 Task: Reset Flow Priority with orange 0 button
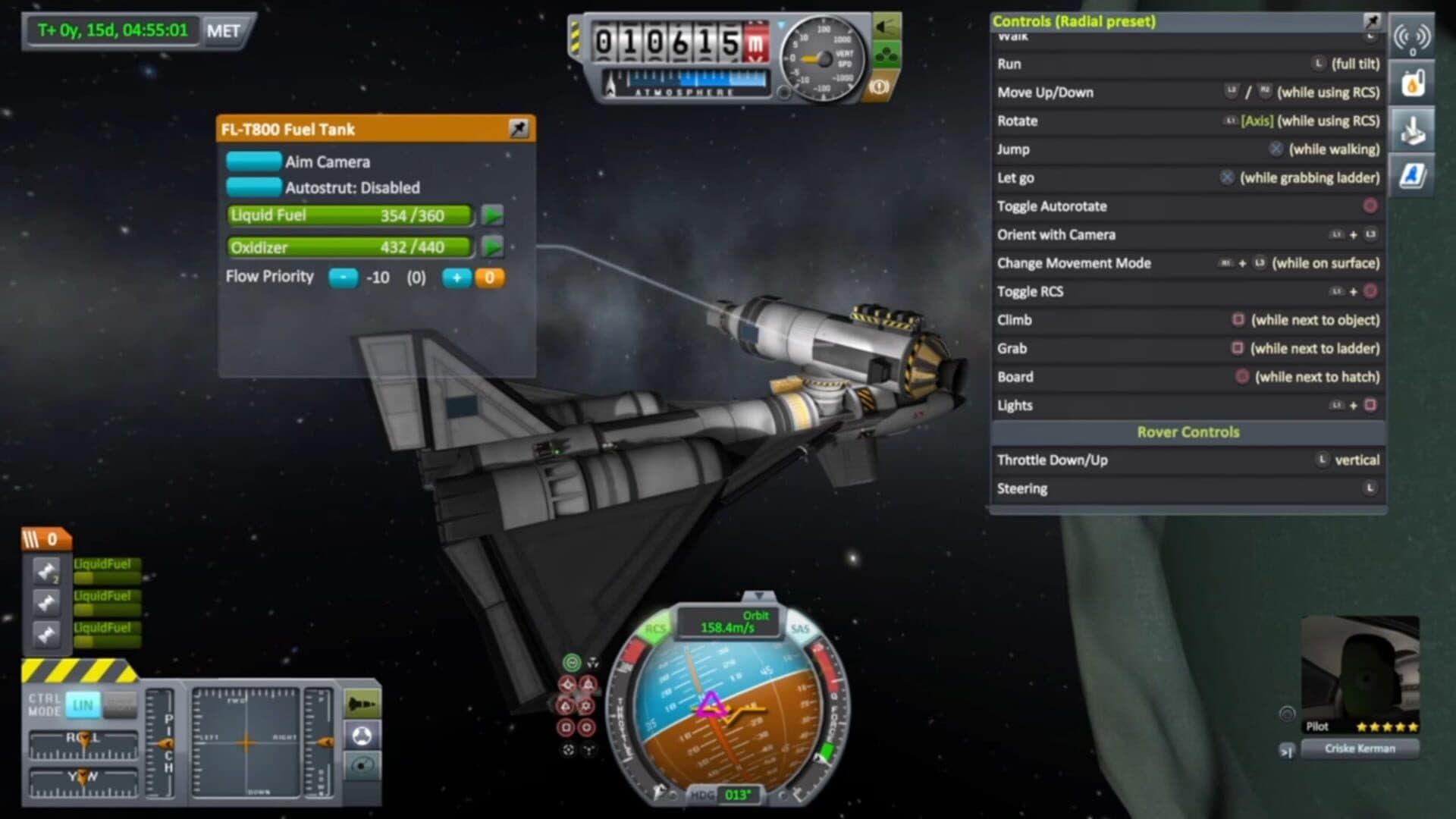point(490,278)
